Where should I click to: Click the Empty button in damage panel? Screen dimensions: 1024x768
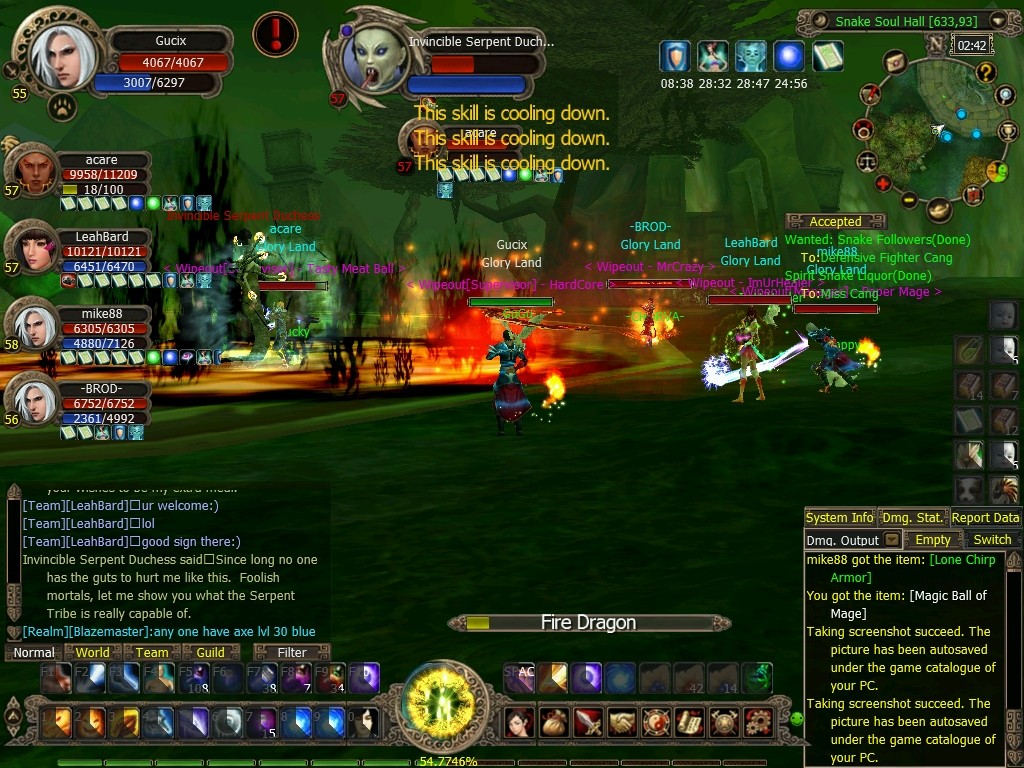click(x=933, y=539)
